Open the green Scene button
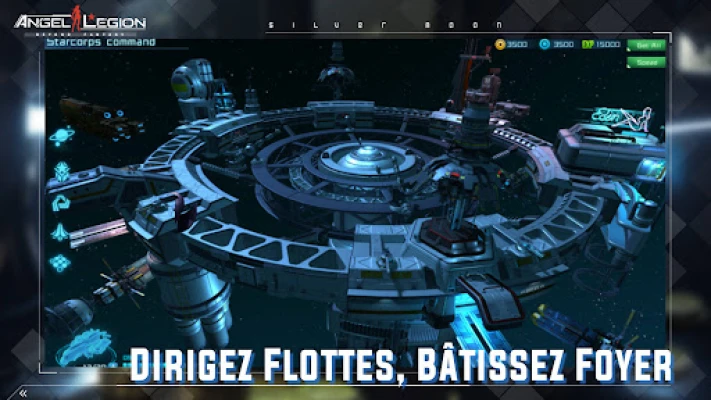The height and width of the screenshot is (400, 711). click(645, 61)
